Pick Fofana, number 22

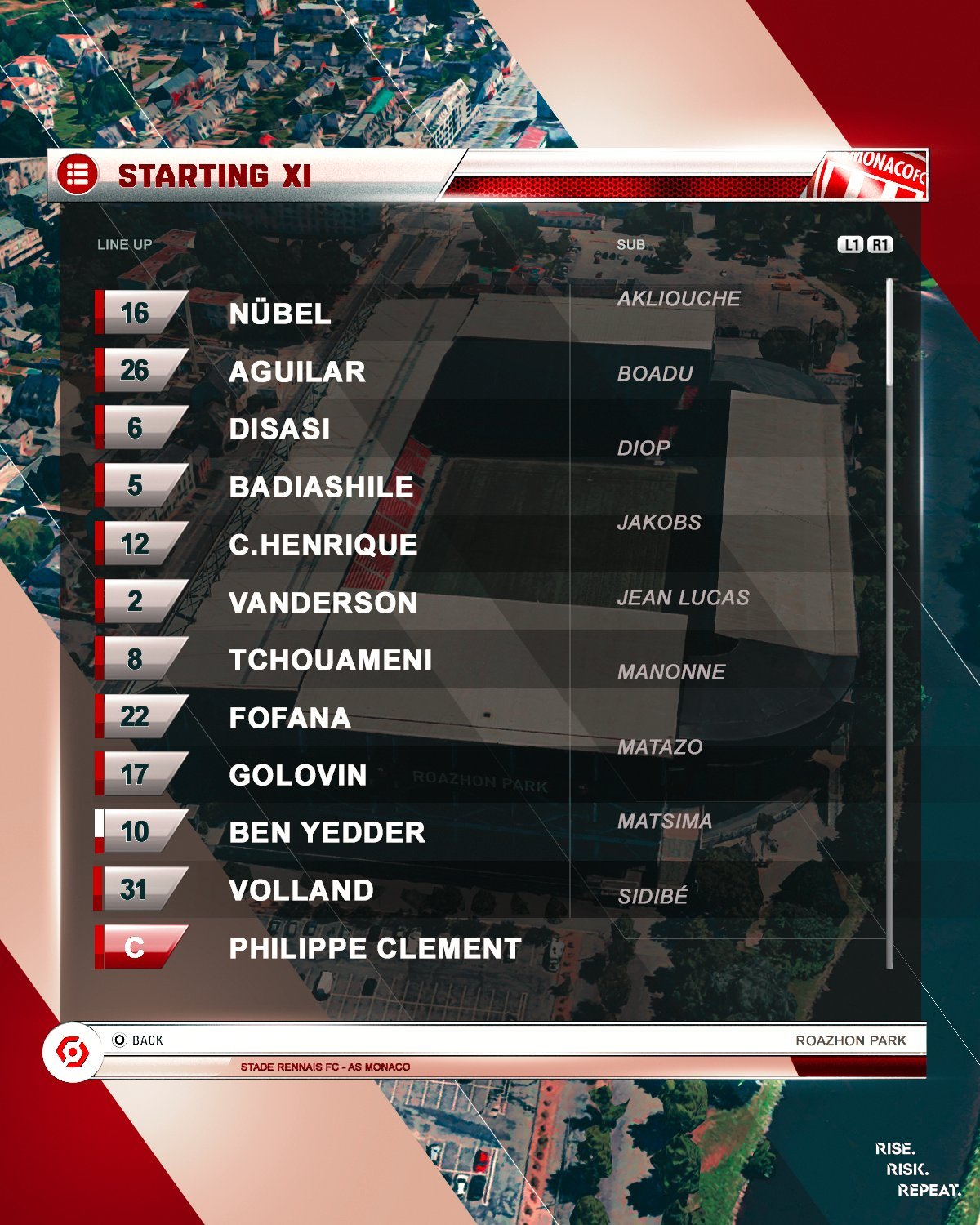point(289,718)
